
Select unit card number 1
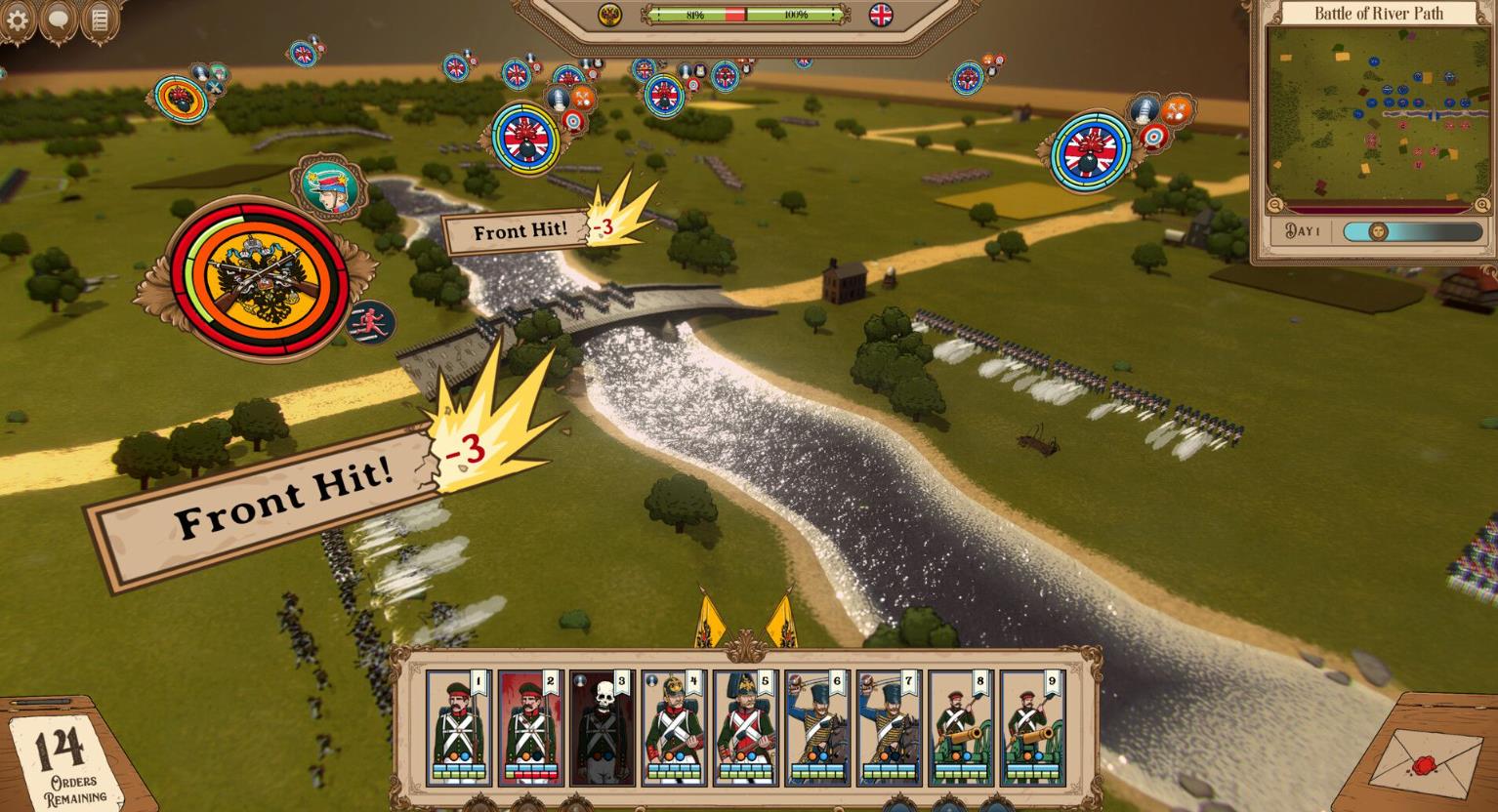pos(459,727)
